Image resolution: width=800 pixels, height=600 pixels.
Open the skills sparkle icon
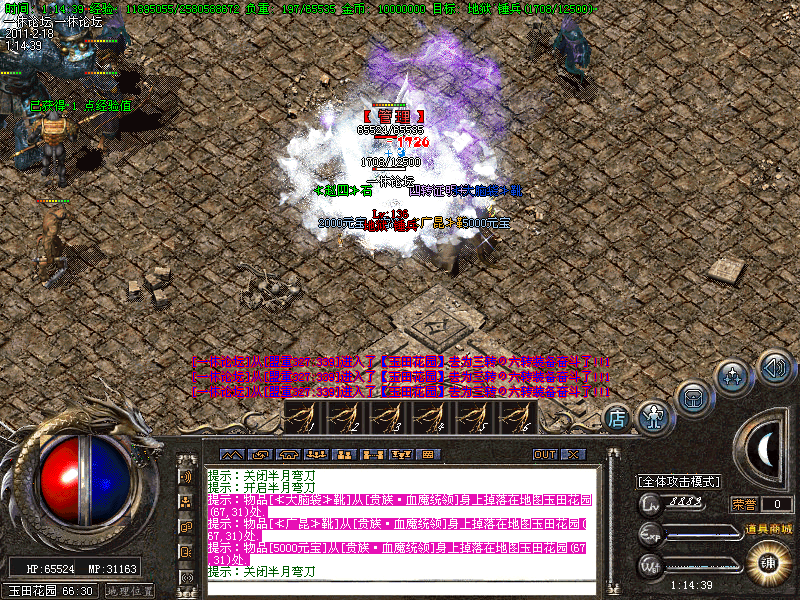[733, 378]
